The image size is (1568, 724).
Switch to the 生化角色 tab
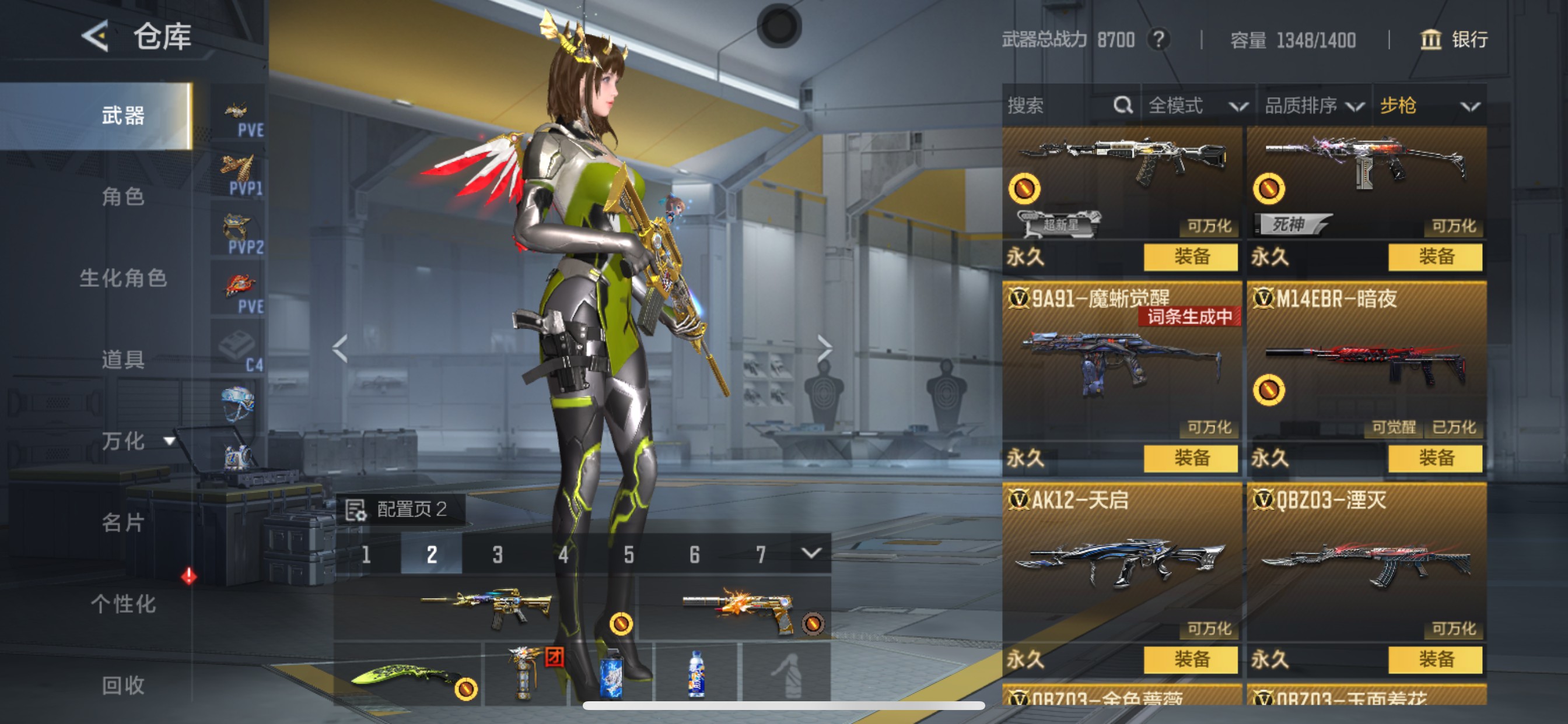[x=123, y=278]
